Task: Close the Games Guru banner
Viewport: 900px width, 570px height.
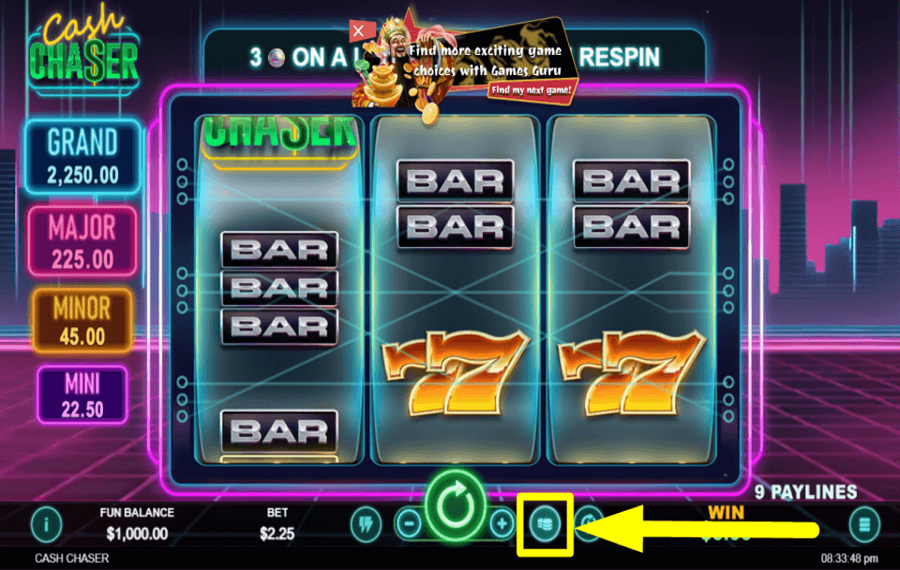Action: [358, 31]
